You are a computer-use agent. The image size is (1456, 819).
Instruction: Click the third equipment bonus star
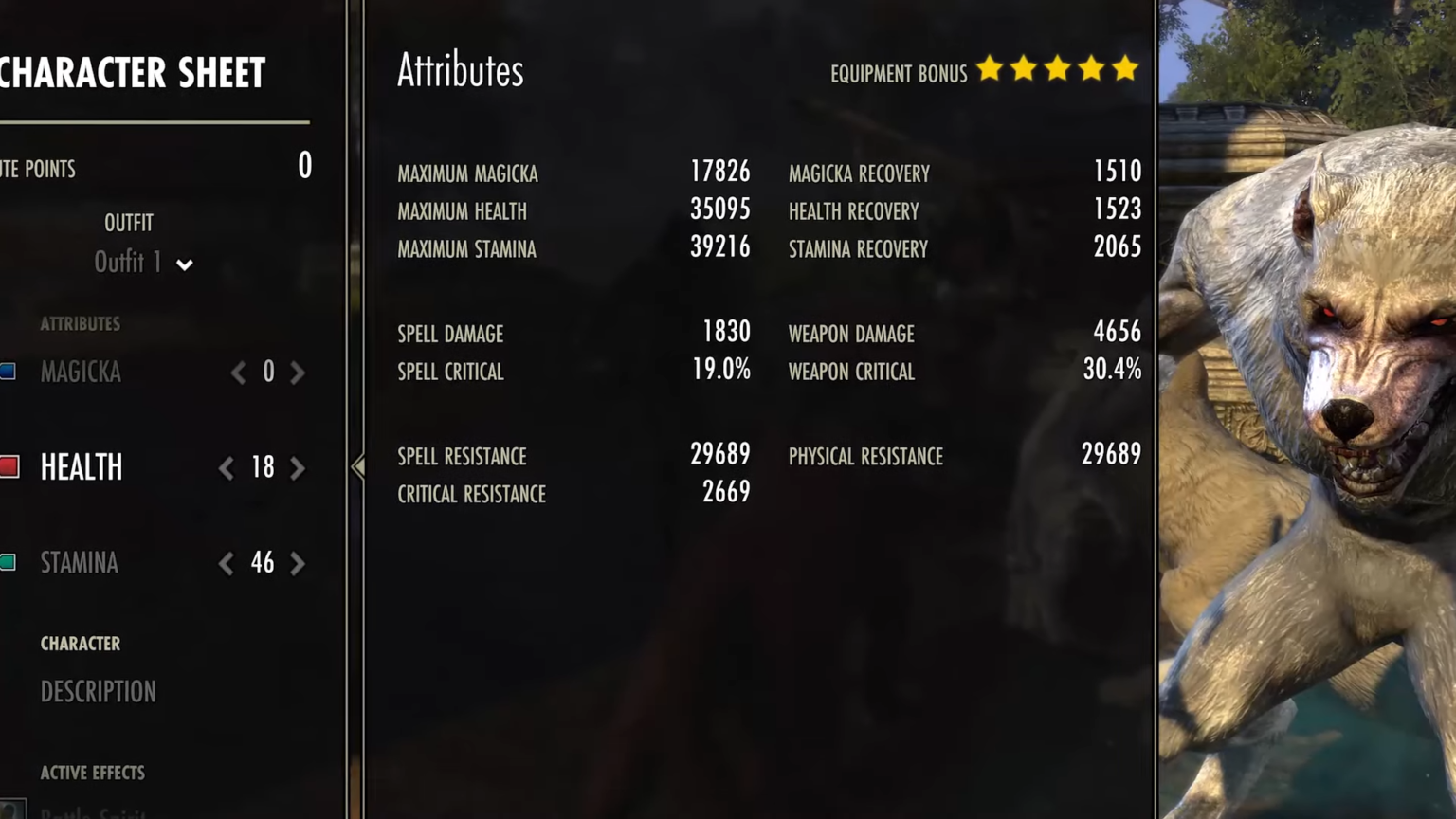pyautogui.click(x=1057, y=69)
